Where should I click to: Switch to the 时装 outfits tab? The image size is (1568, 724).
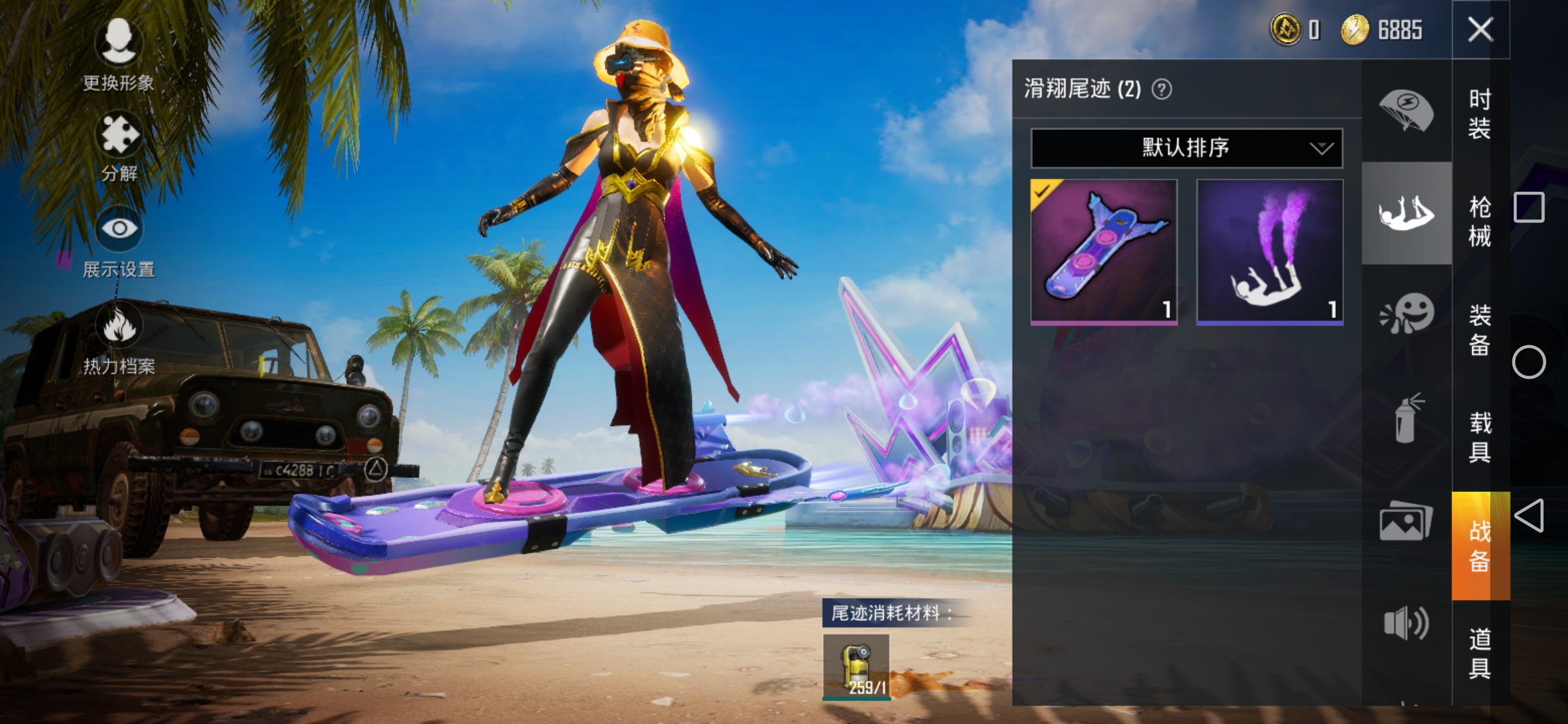1480,113
